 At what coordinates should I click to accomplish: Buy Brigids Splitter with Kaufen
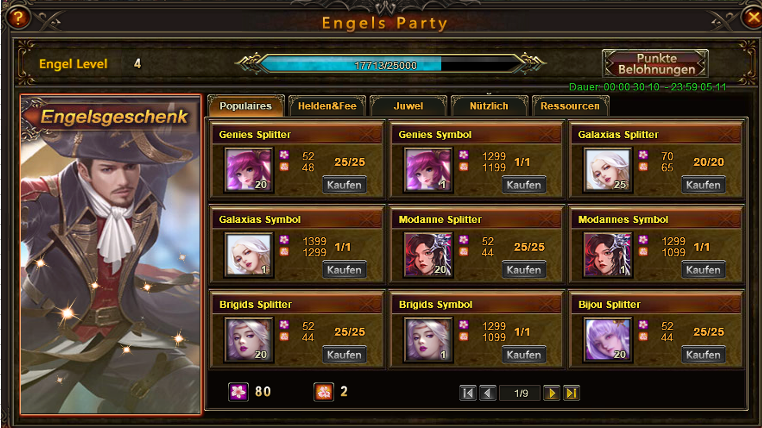344,355
